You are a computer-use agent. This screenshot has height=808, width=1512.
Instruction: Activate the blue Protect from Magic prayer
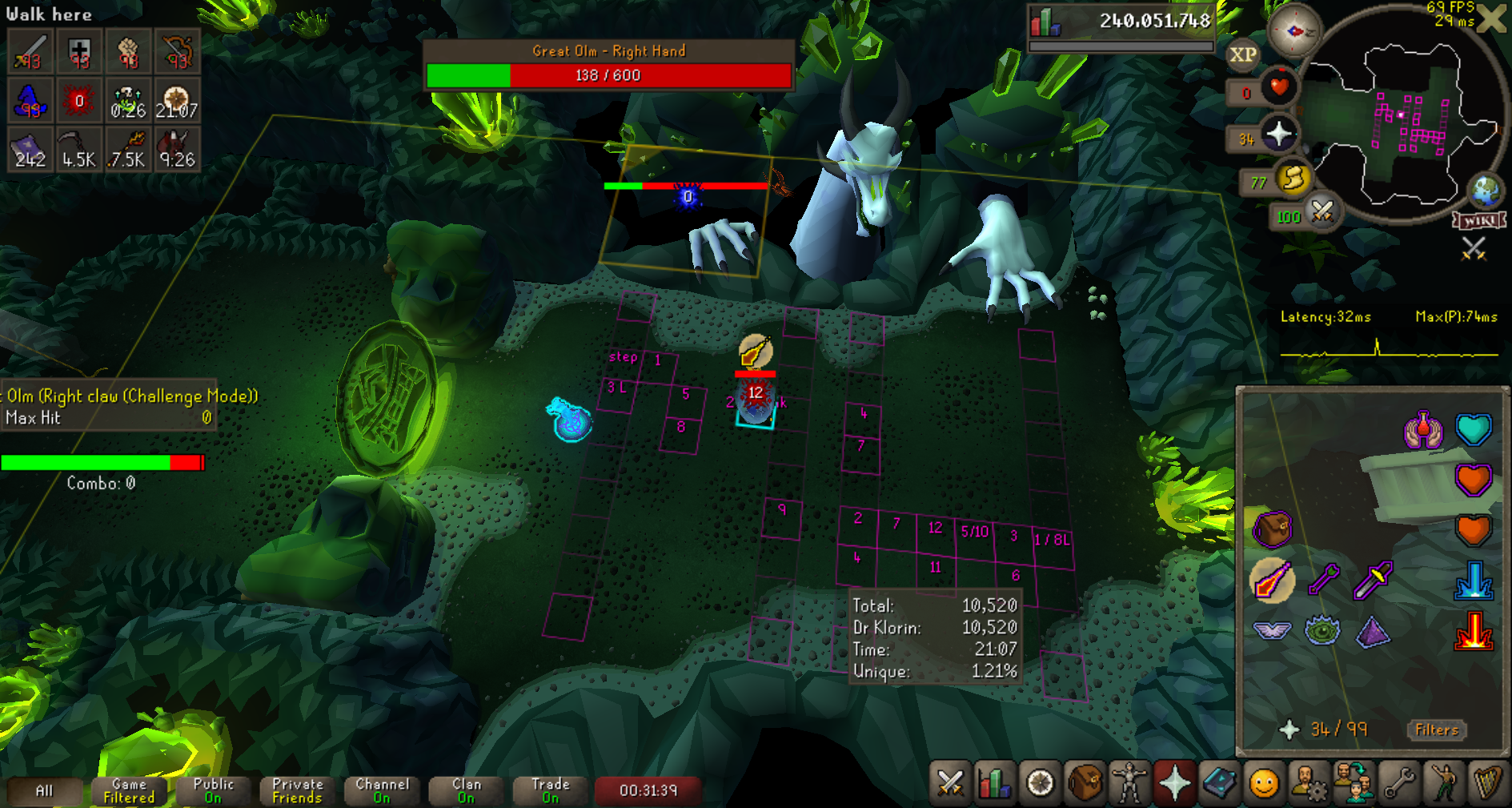pyautogui.click(x=1473, y=580)
